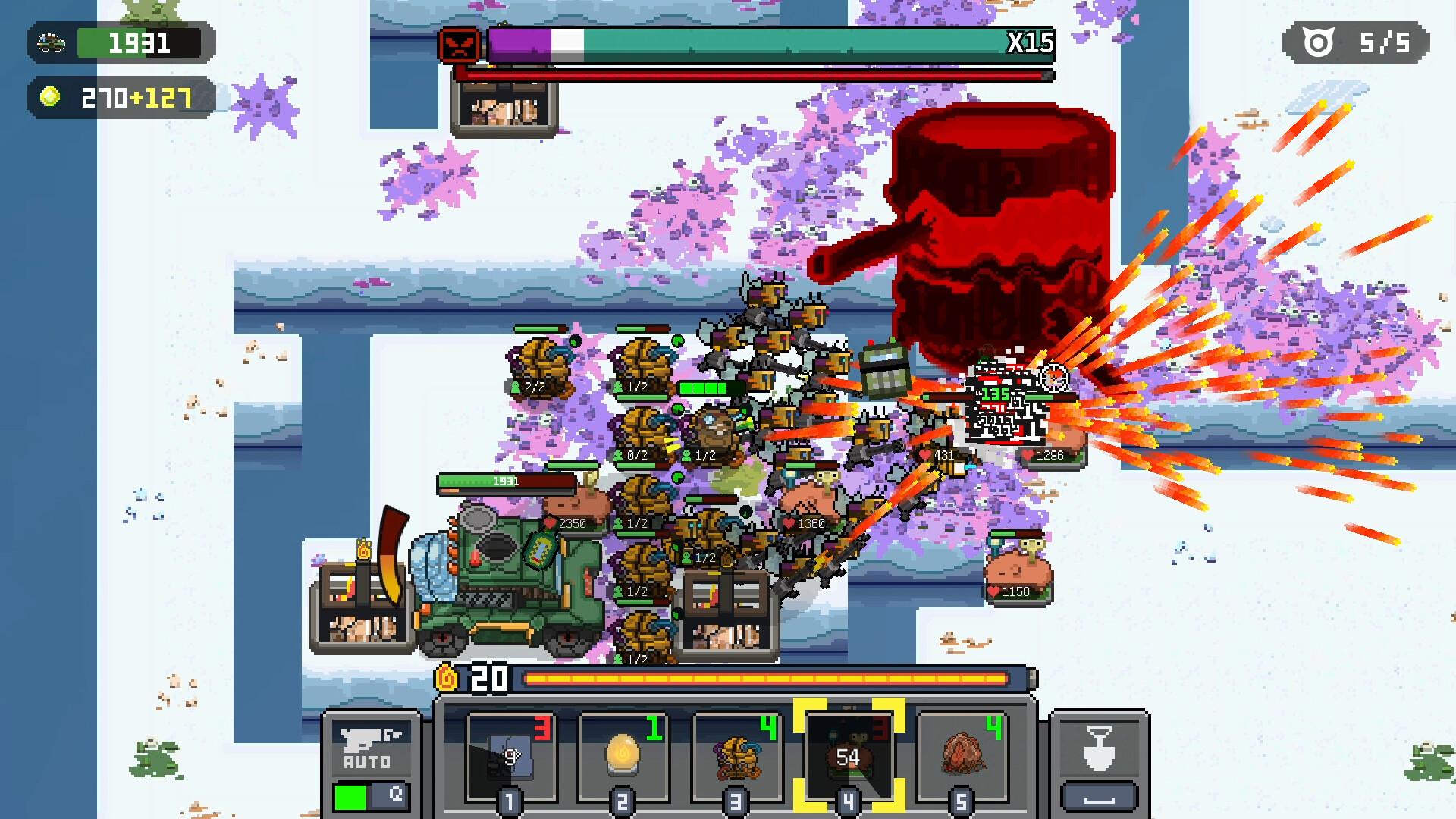The image size is (1456, 819).
Task: Click the deployed unit icon in slot 4
Action: (x=848, y=755)
